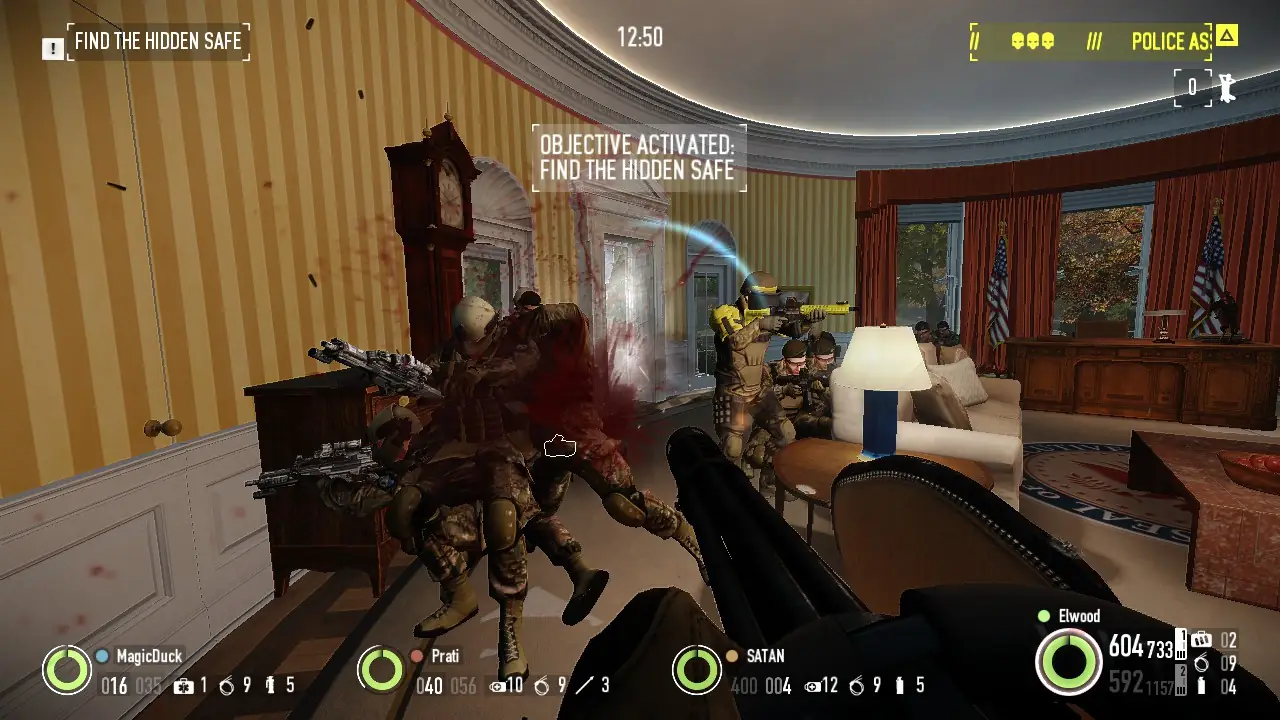Click Elwood's circular health meter
This screenshot has height=720, width=1280.
(x=1069, y=662)
